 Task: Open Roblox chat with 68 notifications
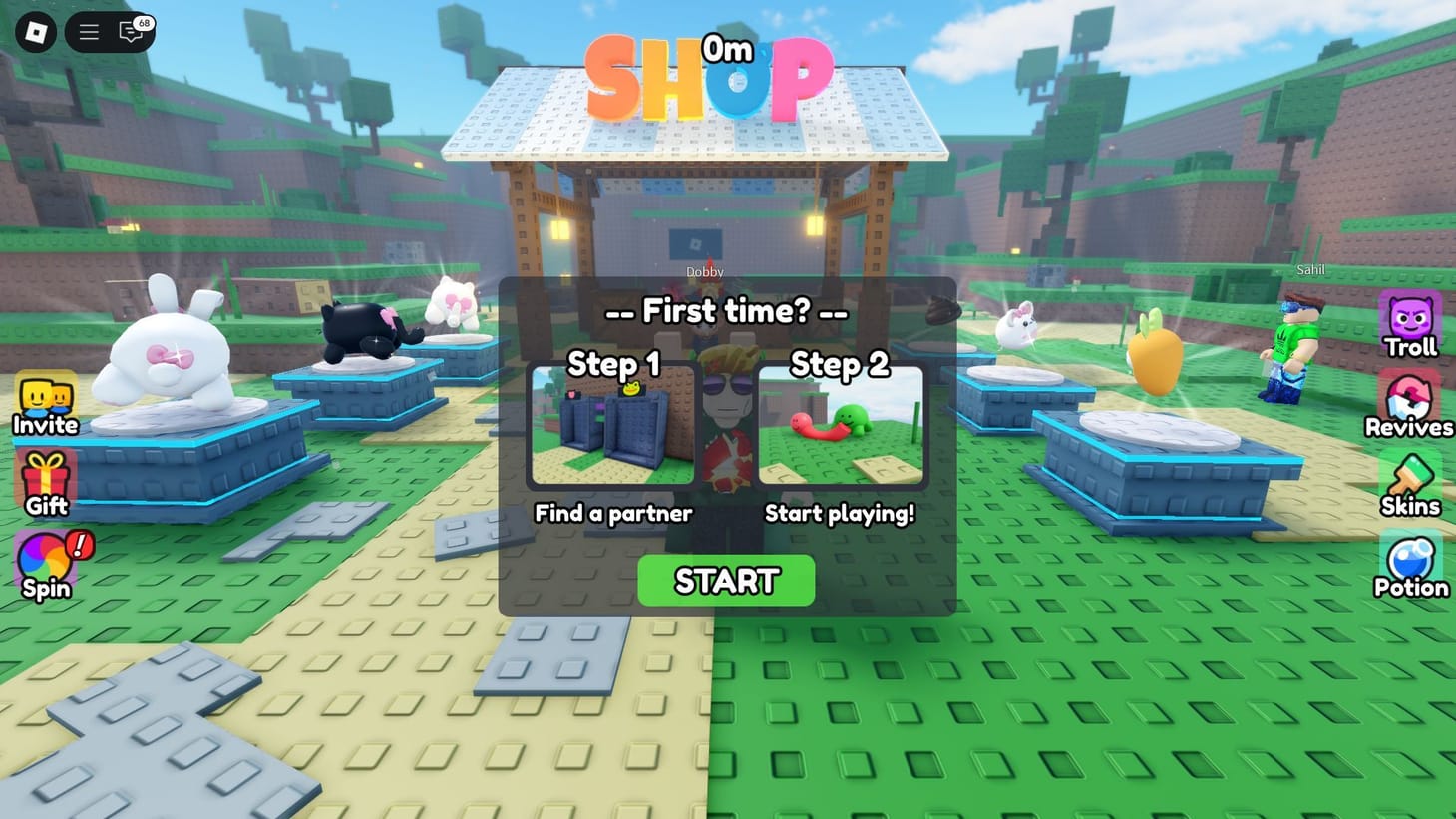(x=130, y=31)
